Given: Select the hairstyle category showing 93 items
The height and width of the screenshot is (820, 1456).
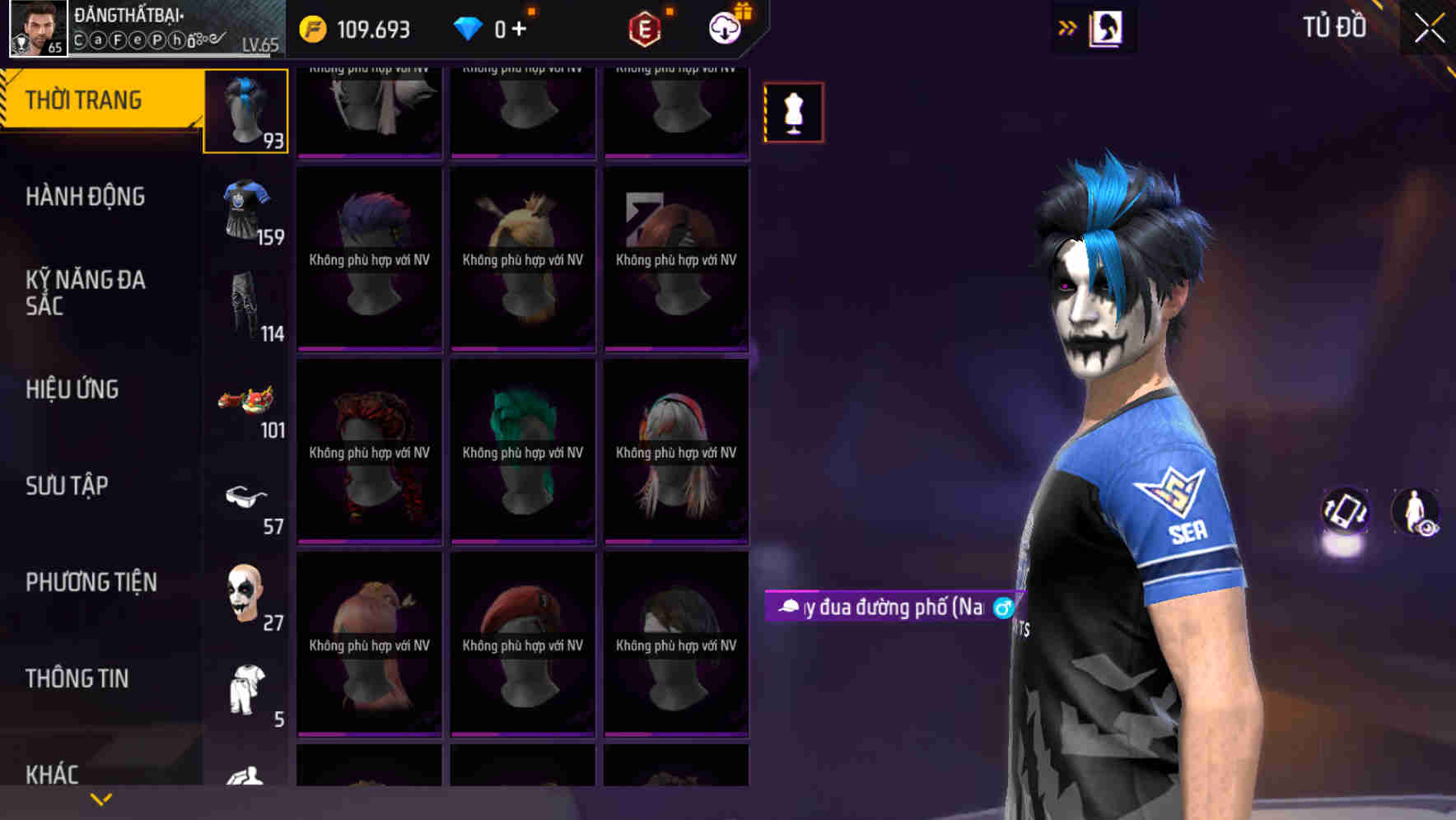Looking at the screenshot, I should pyautogui.click(x=245, y=111).
